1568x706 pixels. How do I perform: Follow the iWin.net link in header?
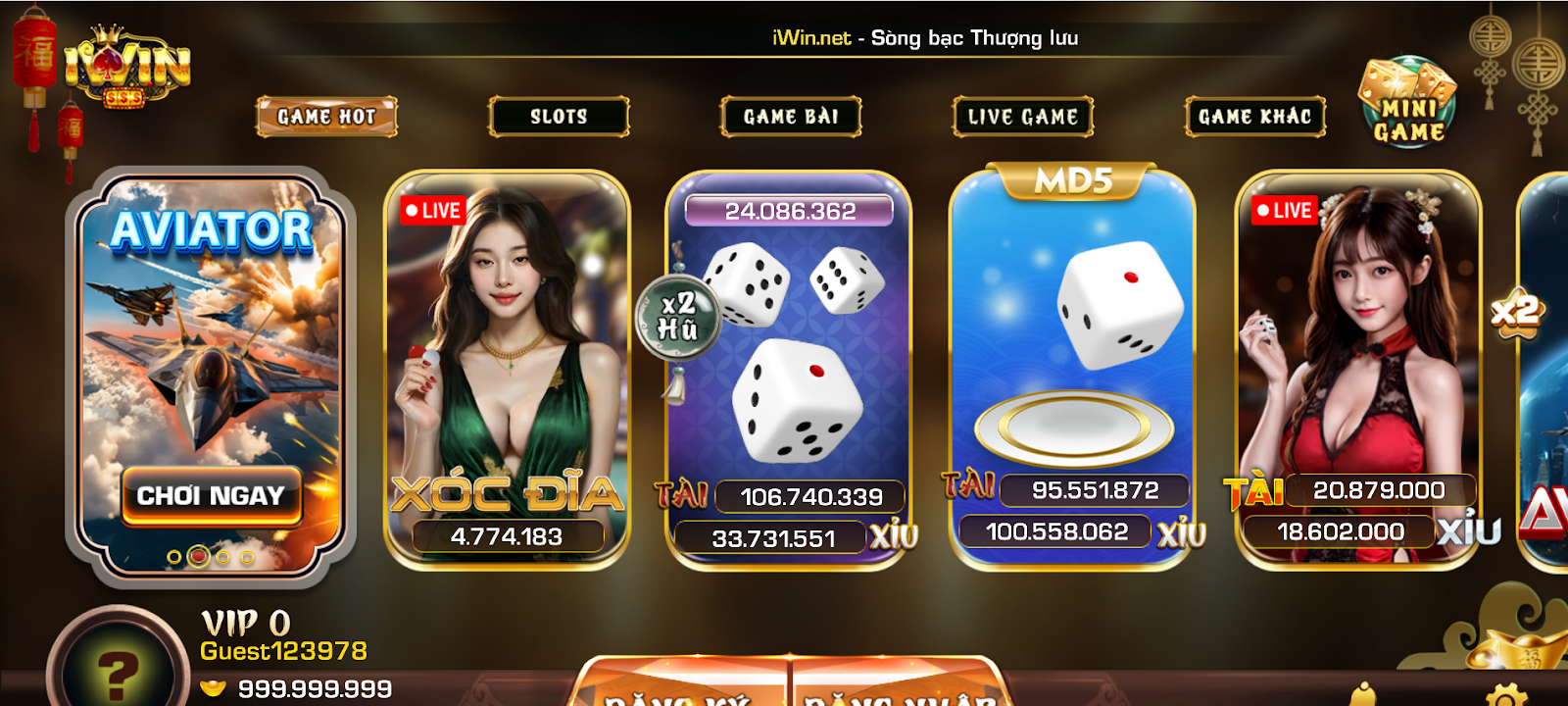[811, 38]
